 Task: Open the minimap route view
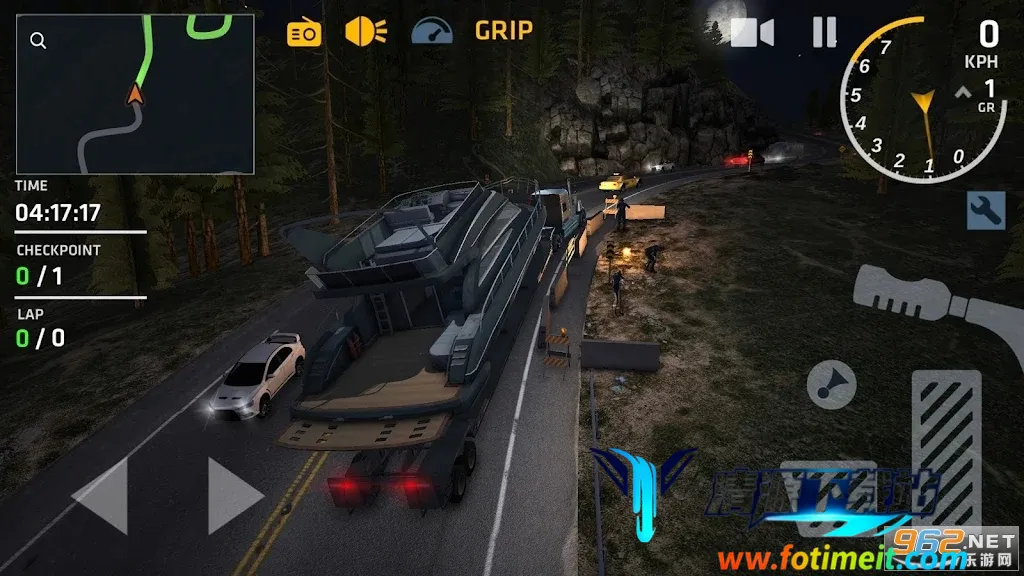135,95
